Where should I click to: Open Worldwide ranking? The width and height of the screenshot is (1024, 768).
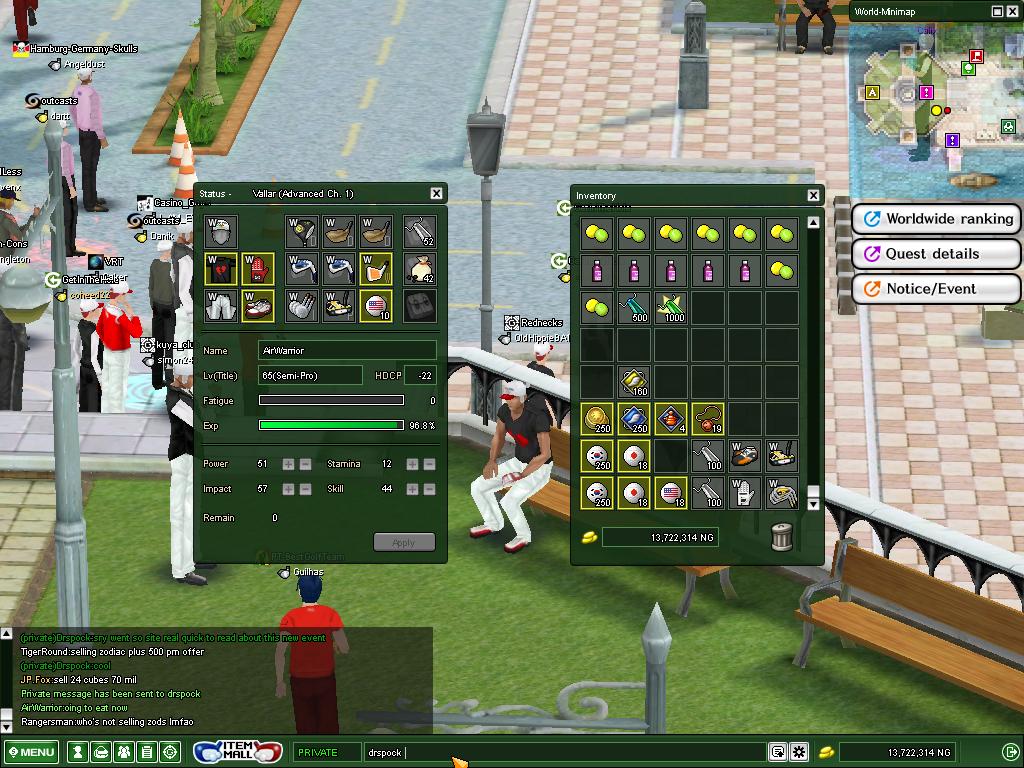pos(936,219)
